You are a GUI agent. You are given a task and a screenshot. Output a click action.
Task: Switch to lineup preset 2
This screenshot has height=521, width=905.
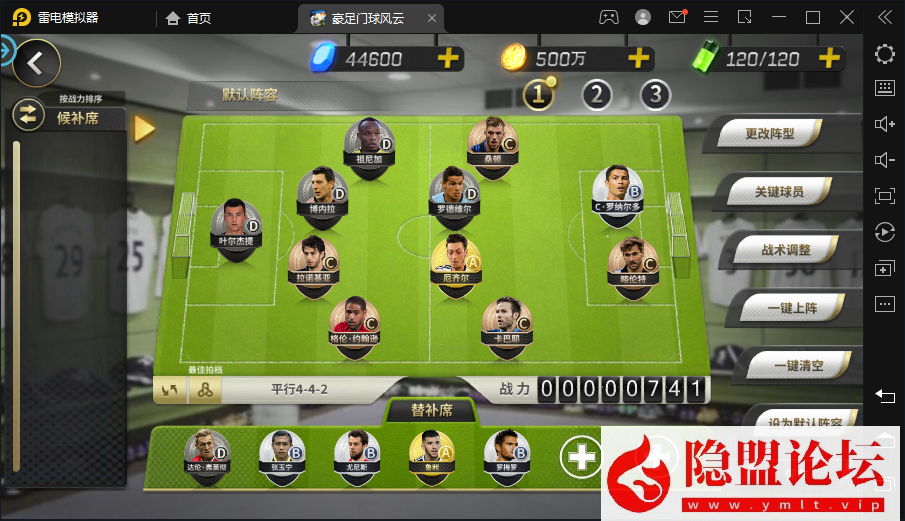pyautogui.click(x=597, y=95)
